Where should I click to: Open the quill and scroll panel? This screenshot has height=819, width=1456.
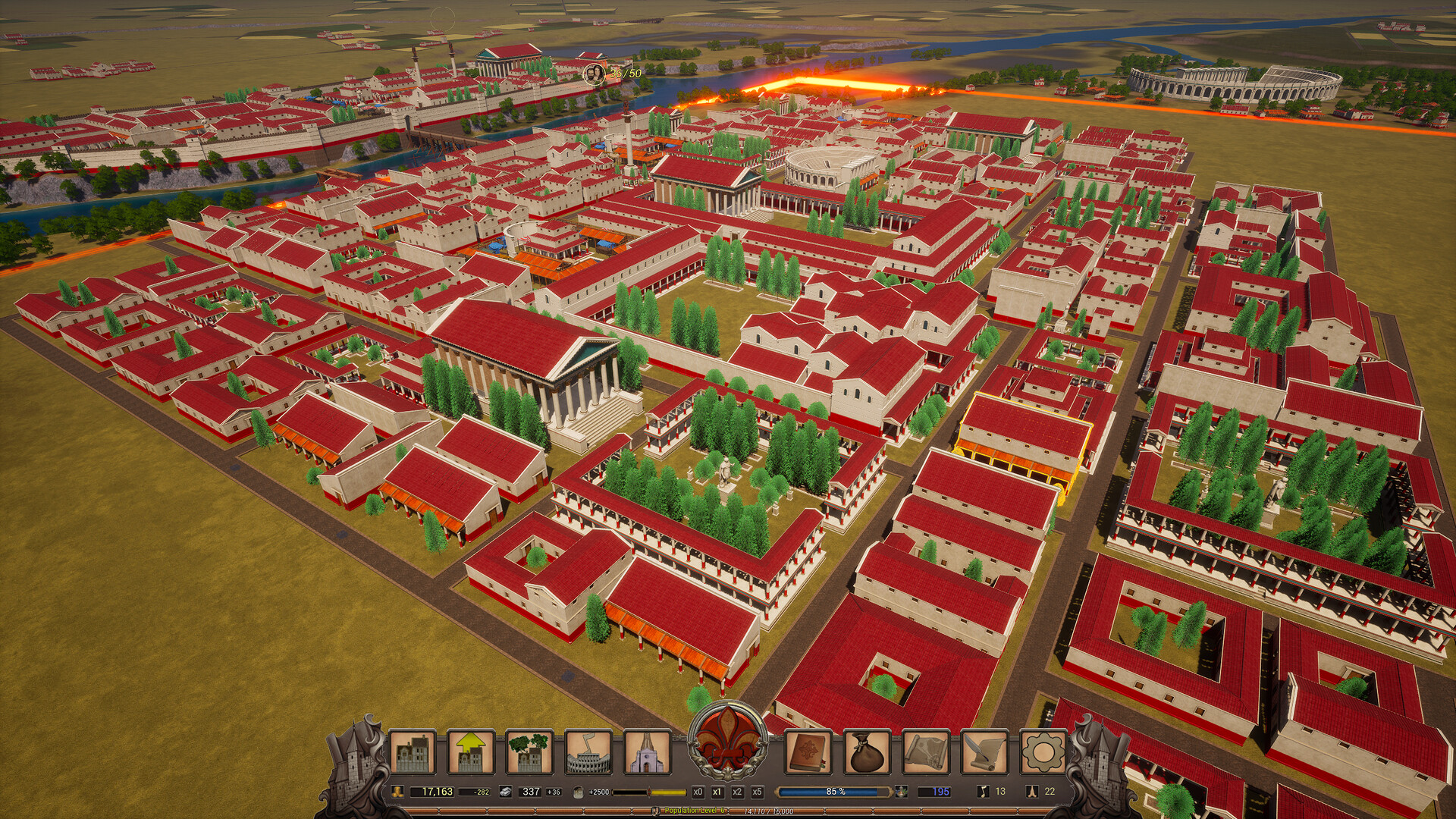984,752
